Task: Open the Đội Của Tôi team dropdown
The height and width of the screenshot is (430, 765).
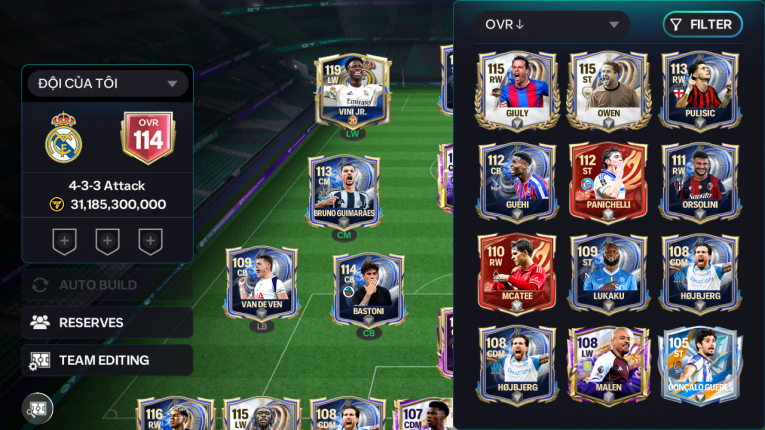Action: point(107,83)
